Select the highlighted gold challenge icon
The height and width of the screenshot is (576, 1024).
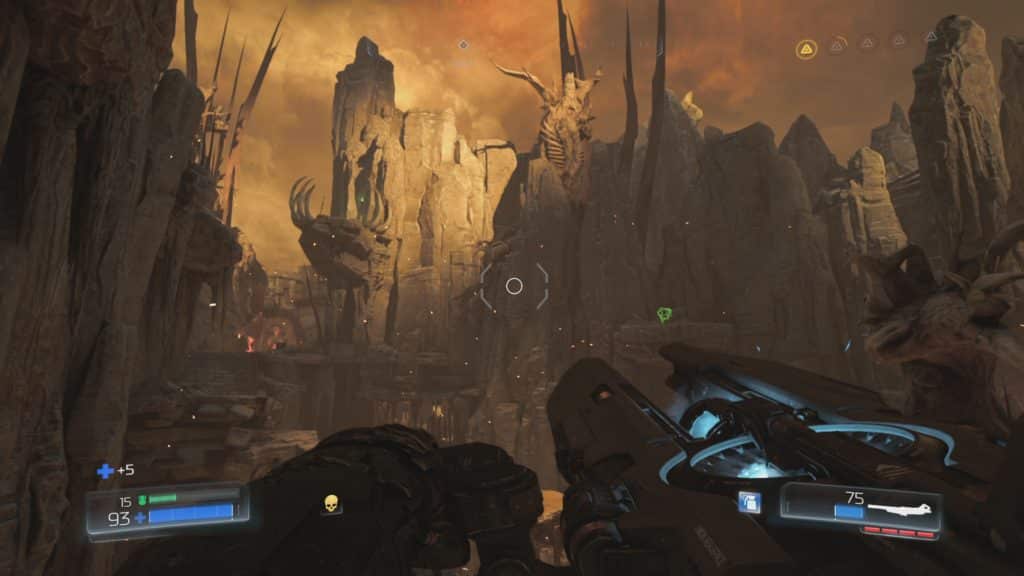[x=806, y=49]
